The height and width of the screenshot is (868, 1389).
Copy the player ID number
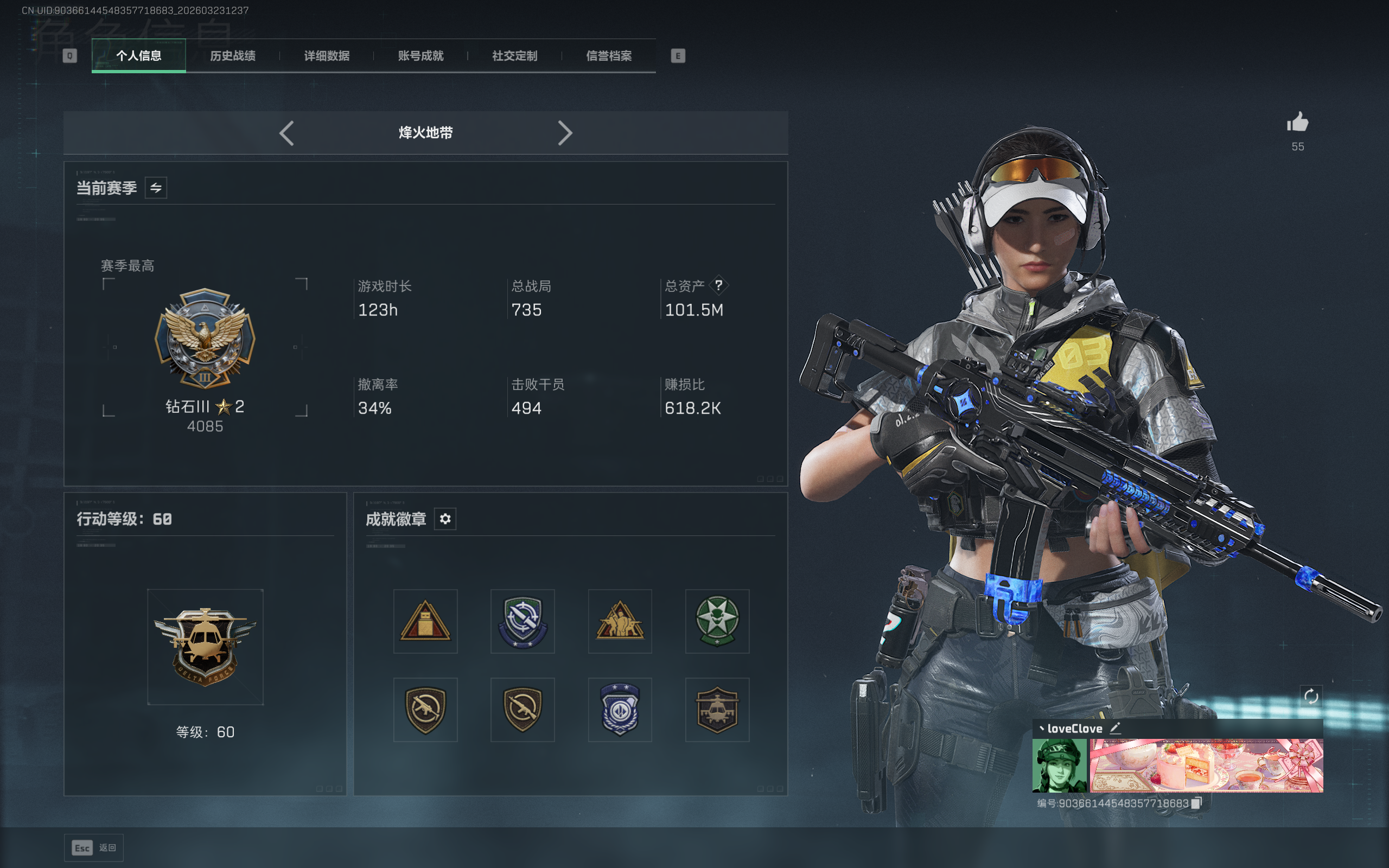click(1197, 803)
